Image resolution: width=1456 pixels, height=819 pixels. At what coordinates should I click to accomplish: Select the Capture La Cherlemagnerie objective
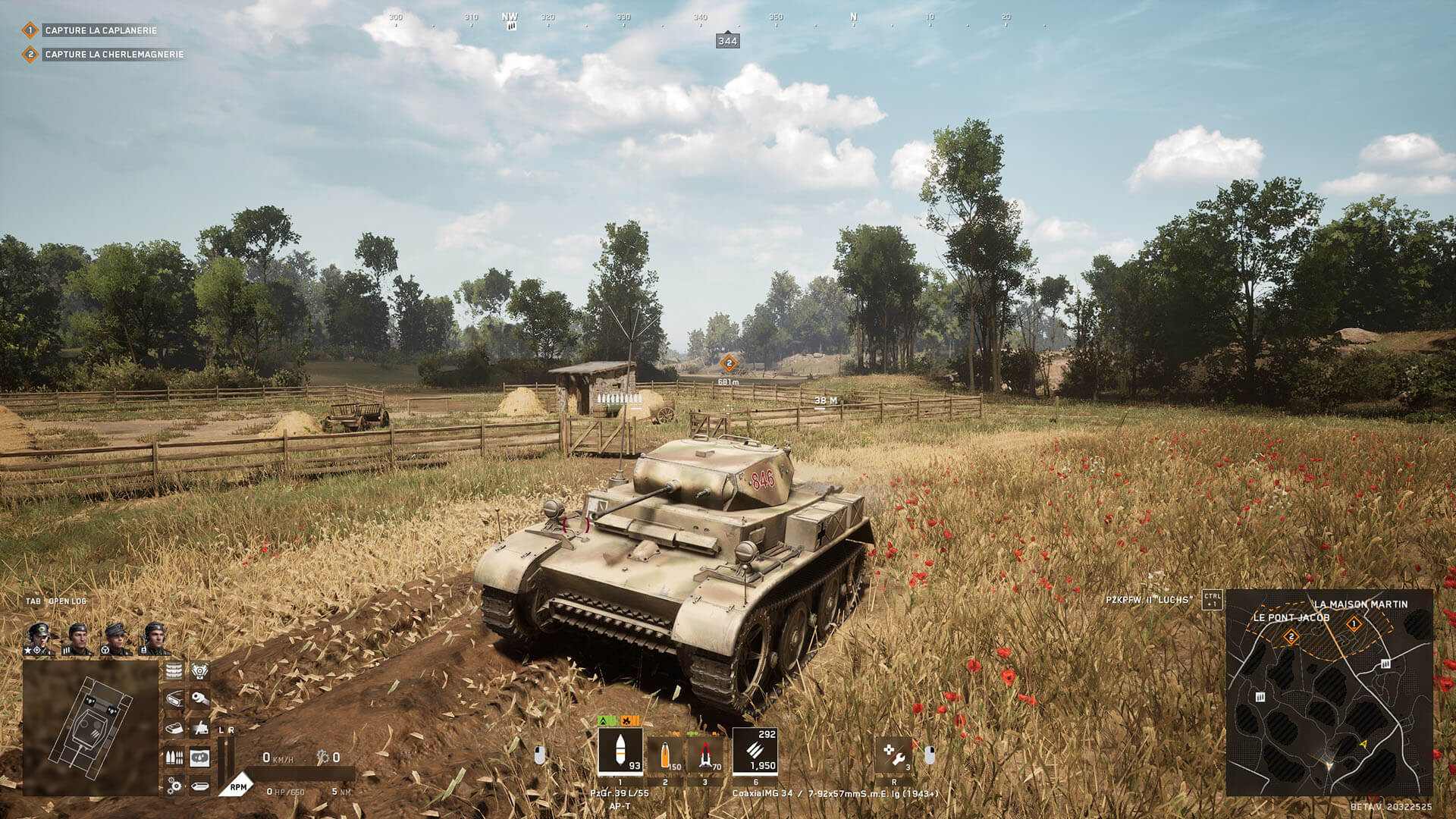(x=114, y=55)
